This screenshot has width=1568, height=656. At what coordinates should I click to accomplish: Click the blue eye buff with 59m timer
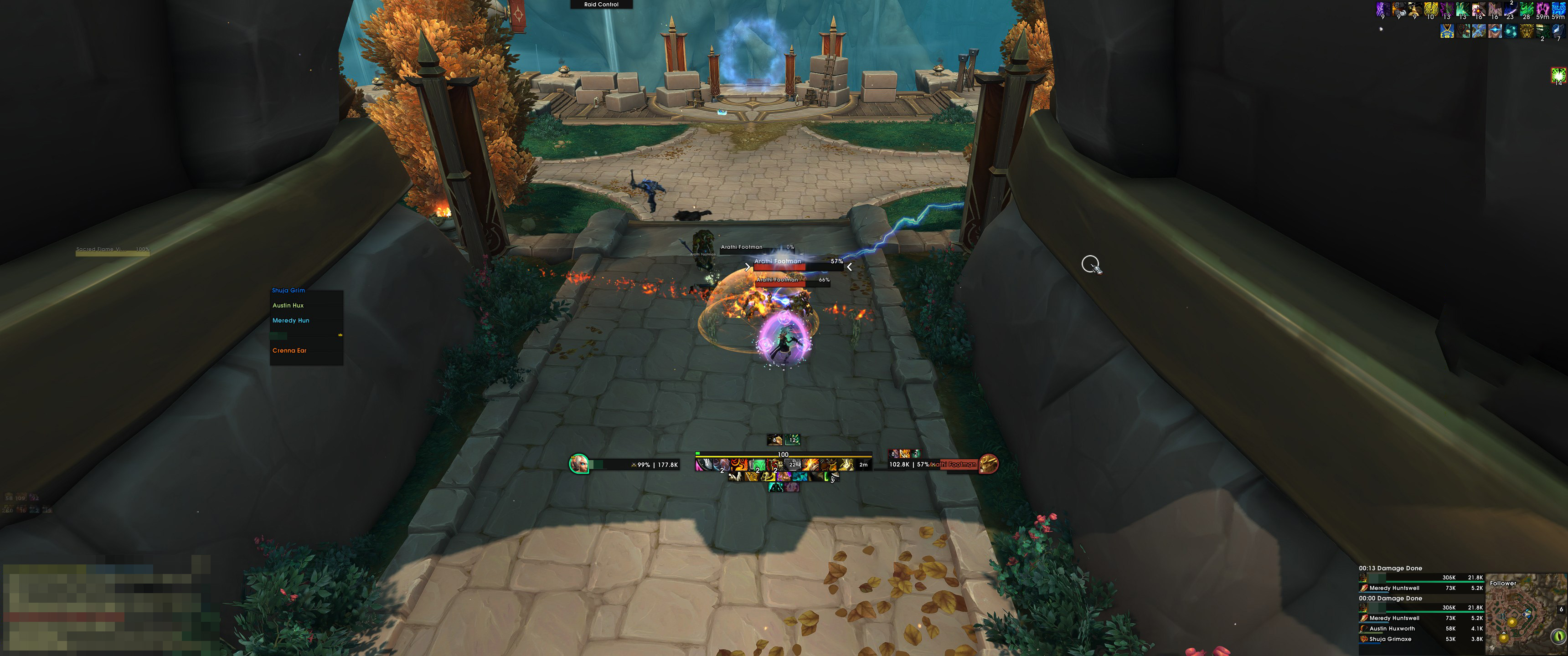[1558, 10]
